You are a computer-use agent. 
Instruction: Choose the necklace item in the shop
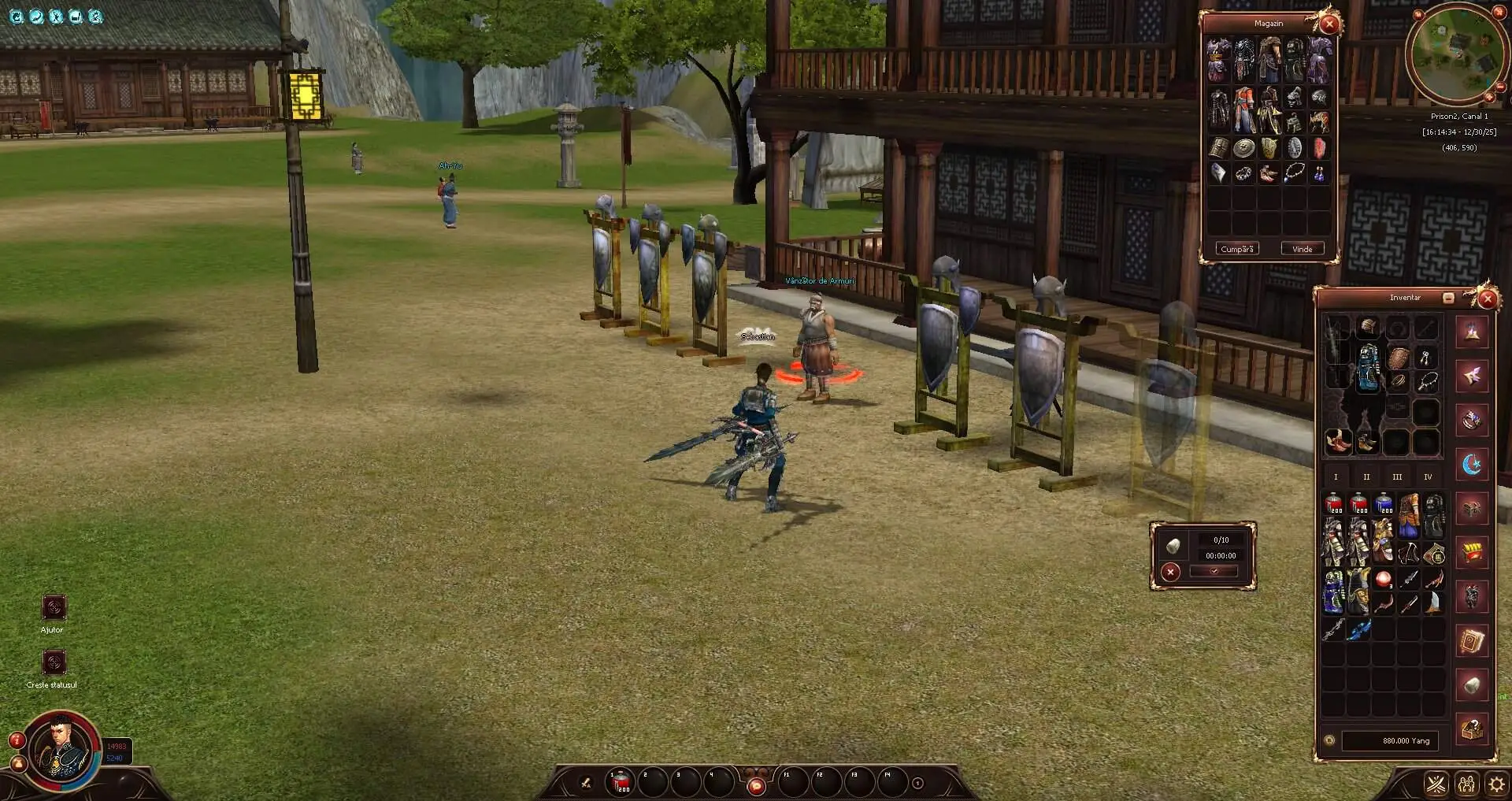(x=1294, y=173)
